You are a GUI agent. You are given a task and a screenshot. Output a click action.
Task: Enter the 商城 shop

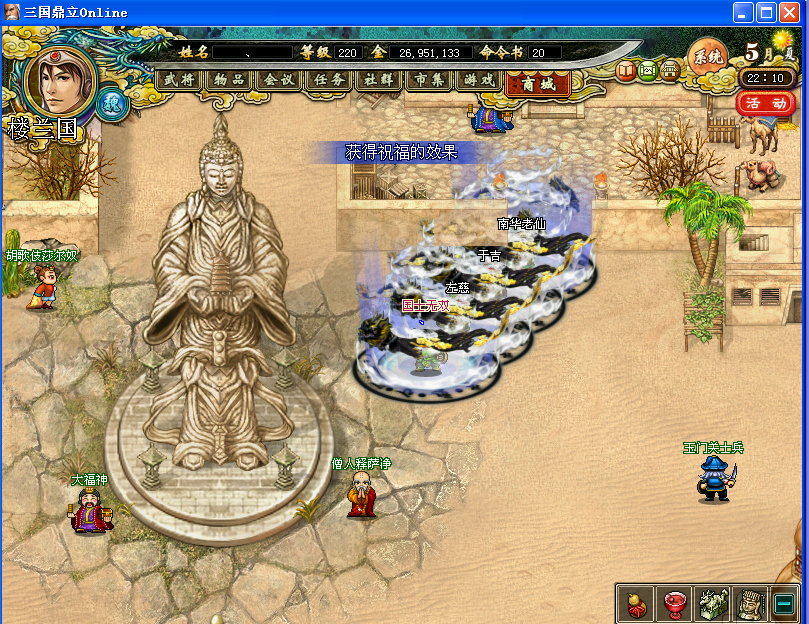pos(539,84)
